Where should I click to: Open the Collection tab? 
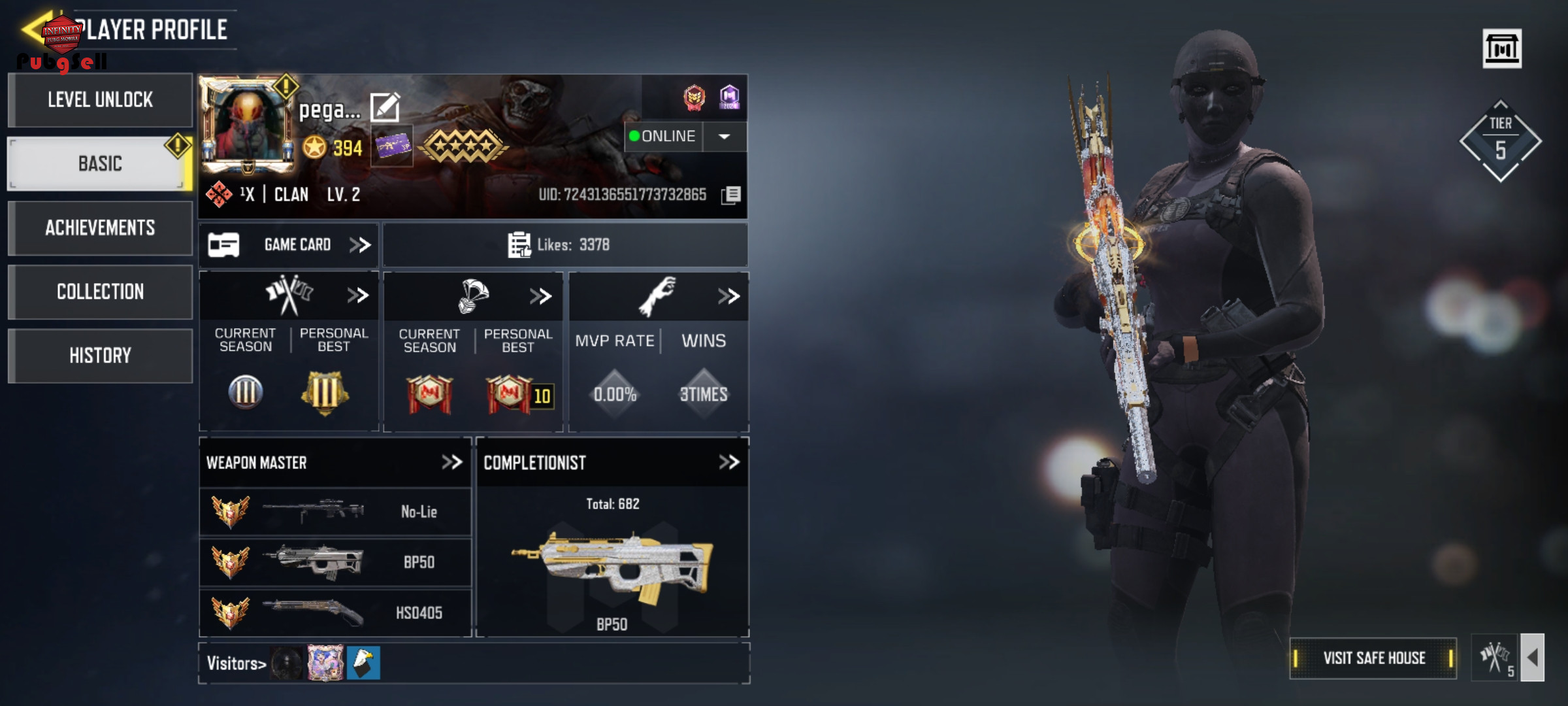point(100,292)
